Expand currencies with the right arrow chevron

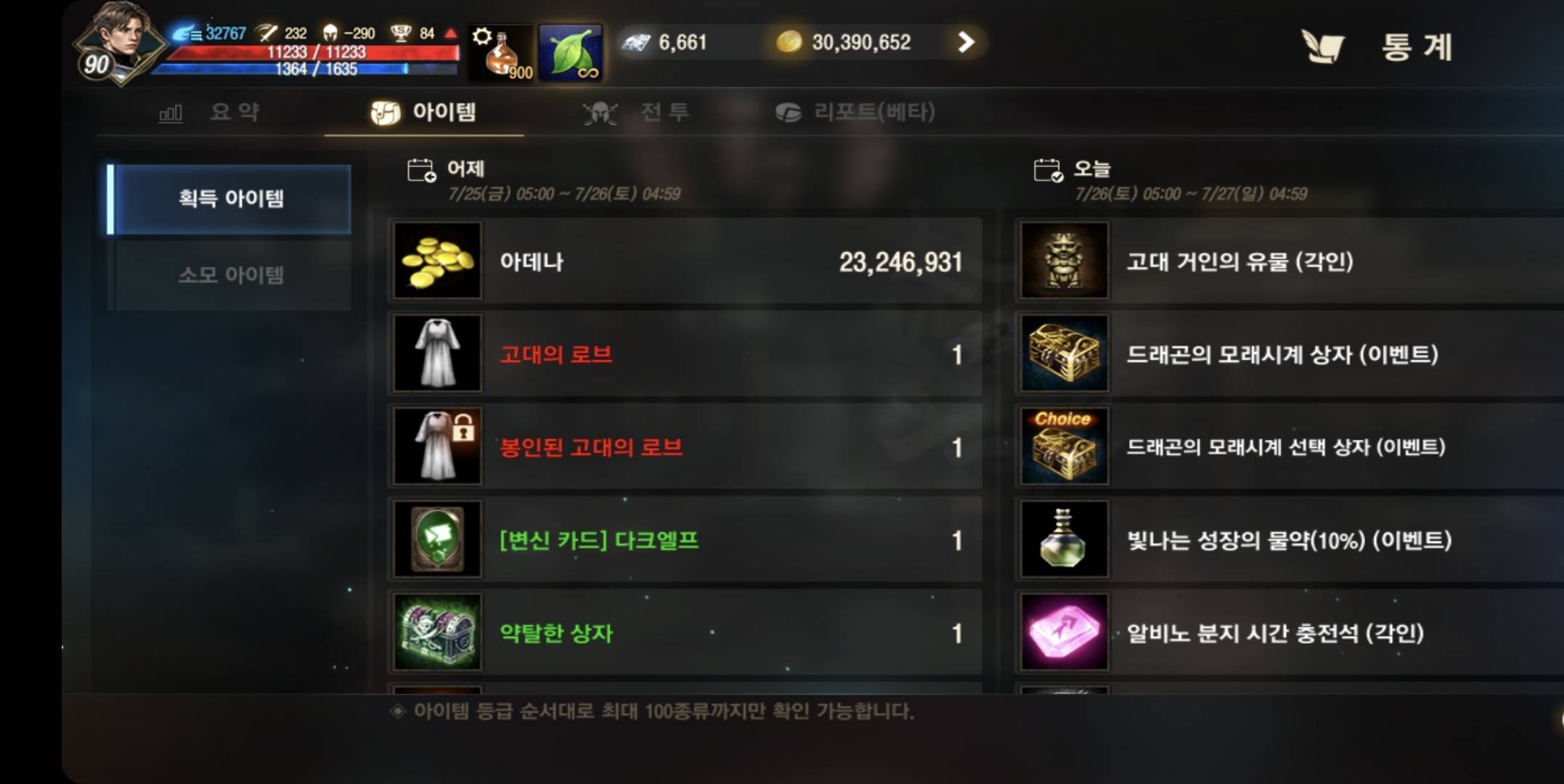966,42
